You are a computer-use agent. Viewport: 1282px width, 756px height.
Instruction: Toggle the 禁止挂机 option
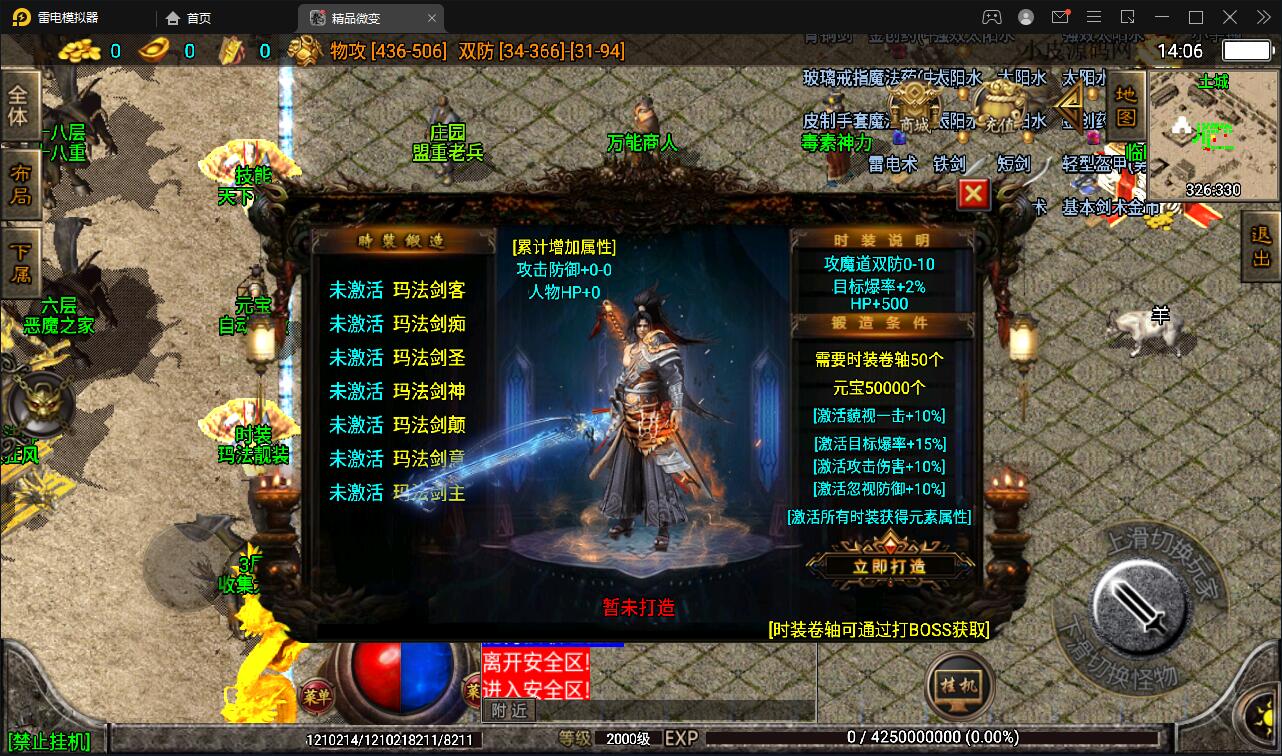coord(48,741)
